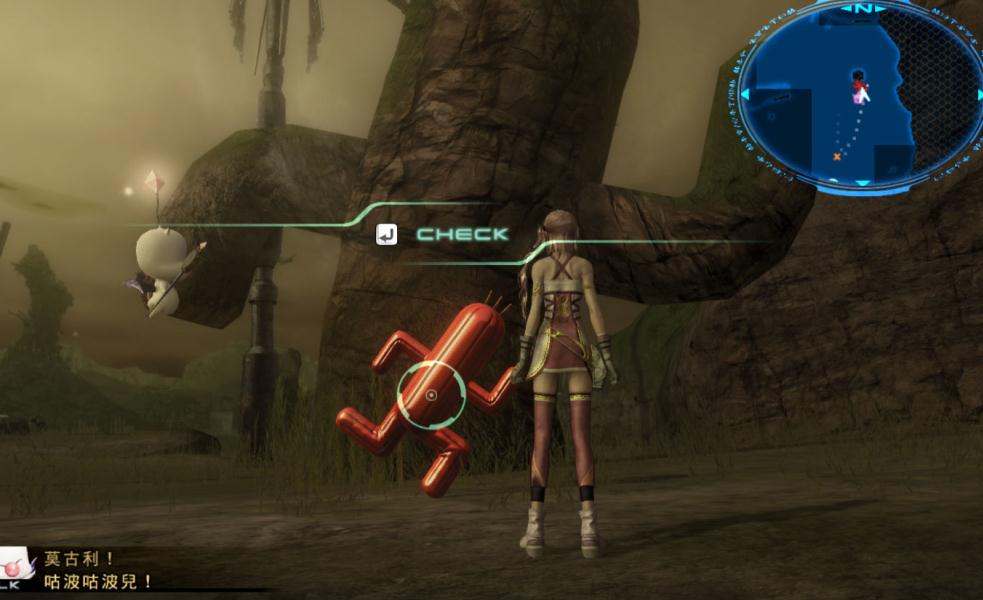983x600 pixels.
Task: Select the orange X marker on the minimap
Action: click(x=837, y=156)
